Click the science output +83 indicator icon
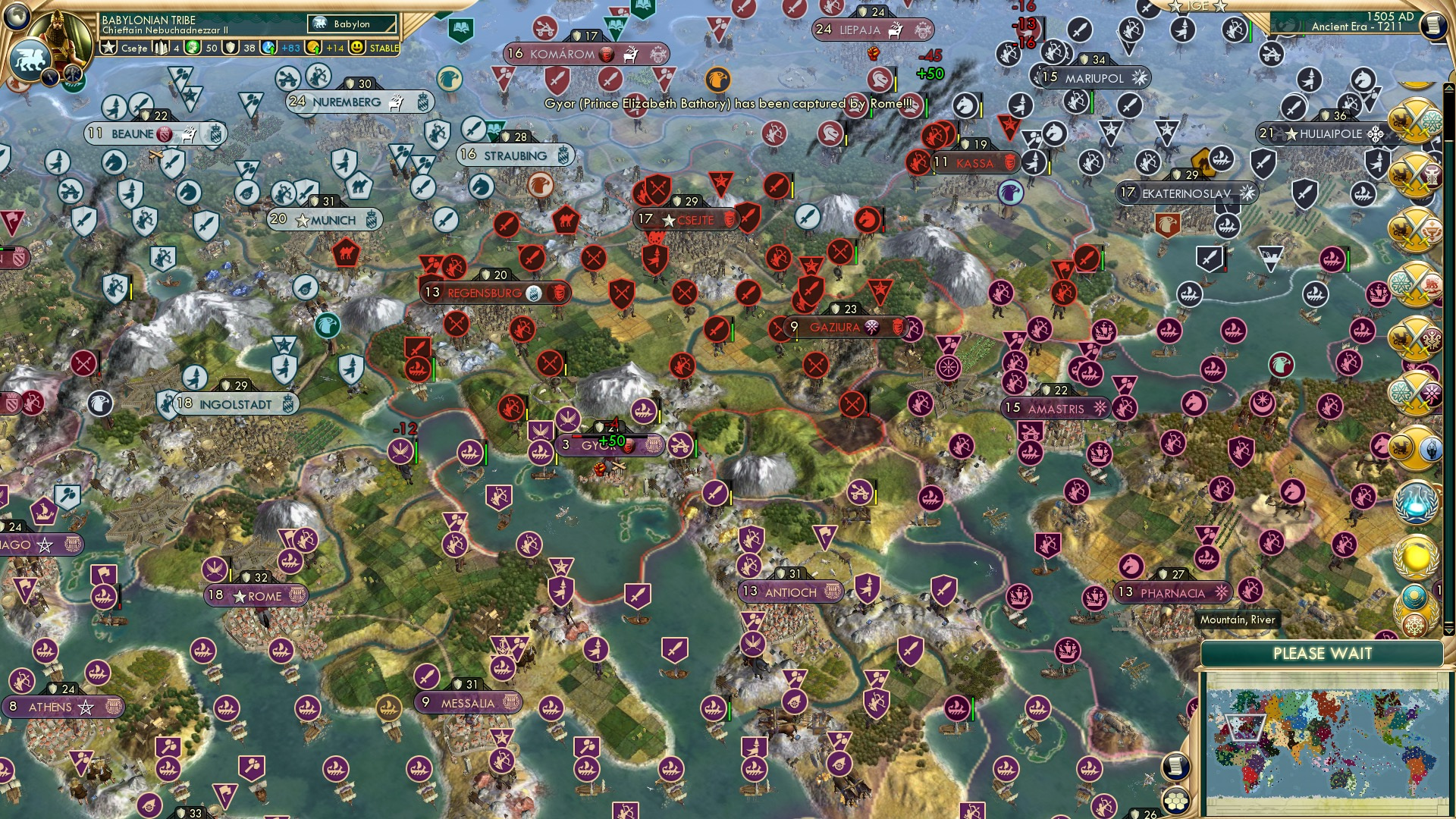The width and height of the screenshot is (1456, 819). coord(268,47)
